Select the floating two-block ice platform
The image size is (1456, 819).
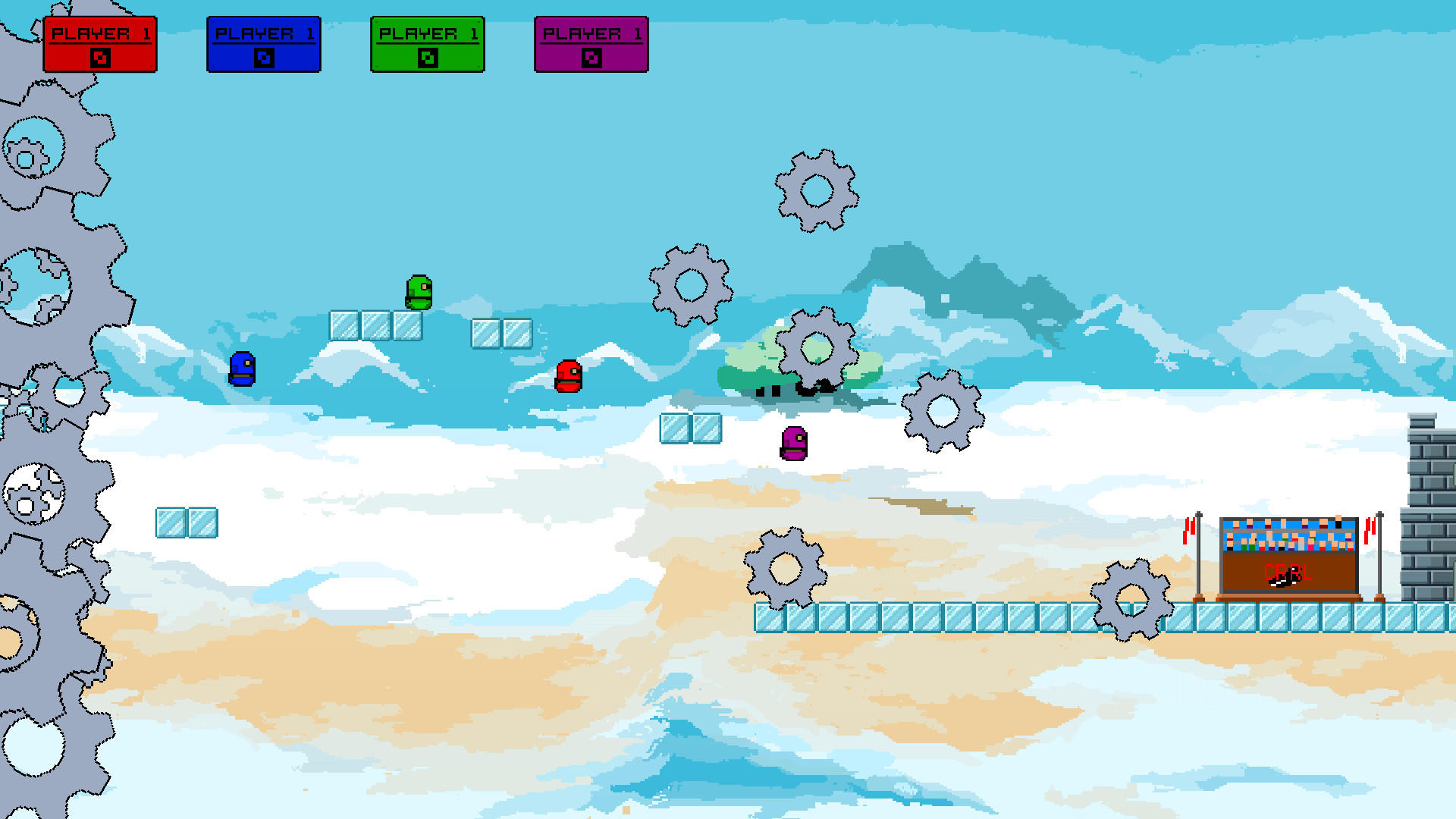coord(691,428)
